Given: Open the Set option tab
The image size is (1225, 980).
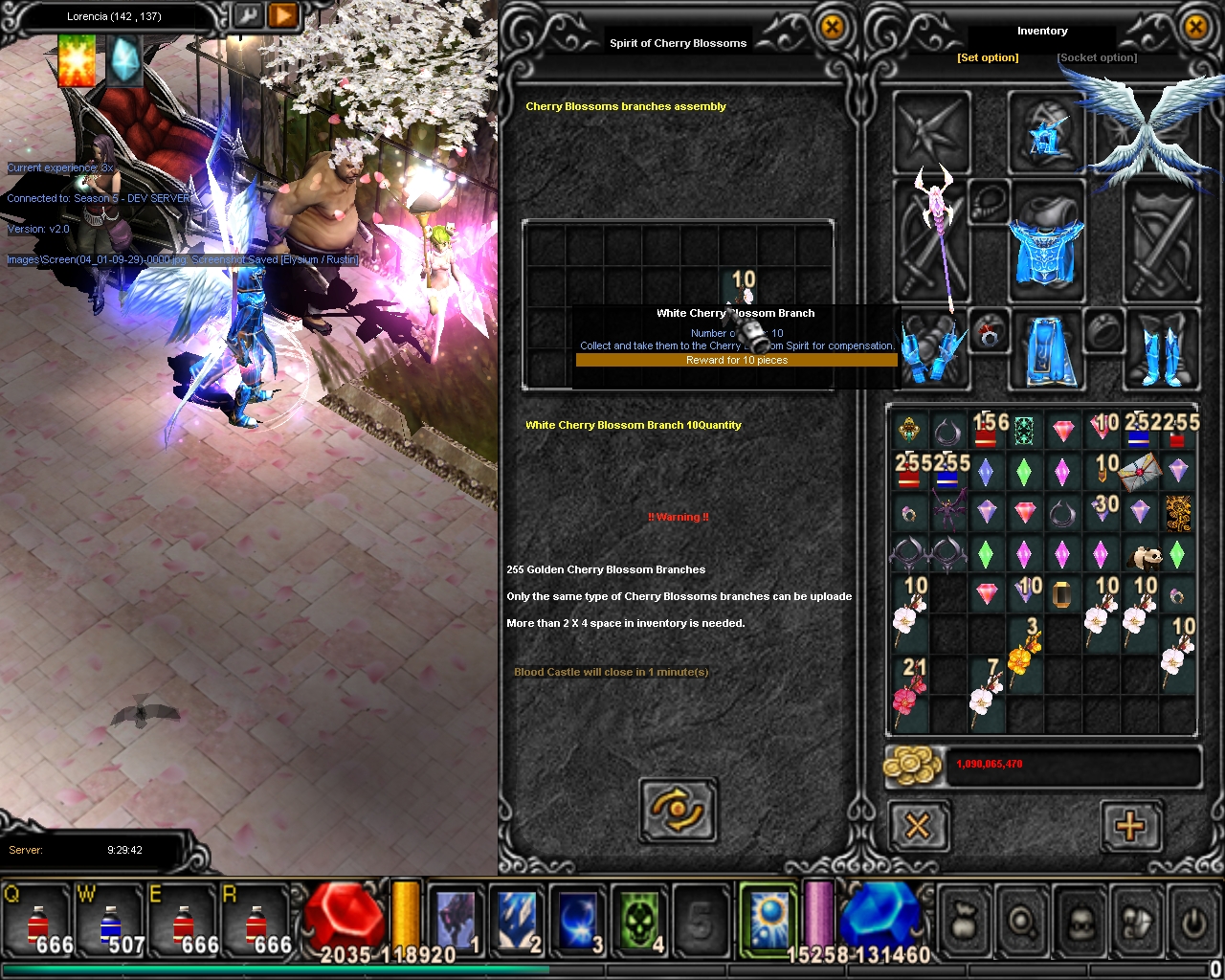Looking at the screenshot, I should 988,57.
